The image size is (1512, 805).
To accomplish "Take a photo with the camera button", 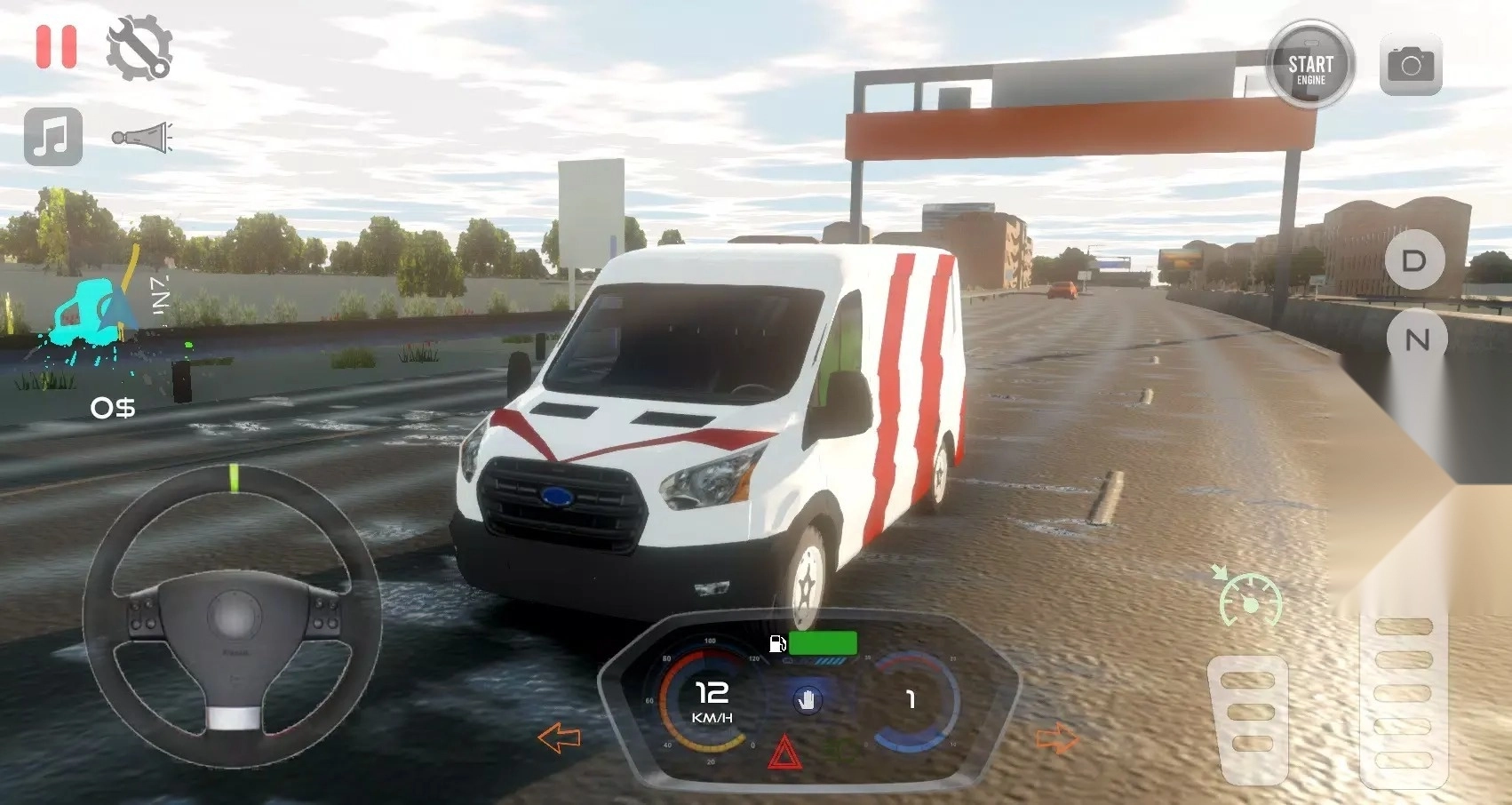I will click(x=1411, y=65).
